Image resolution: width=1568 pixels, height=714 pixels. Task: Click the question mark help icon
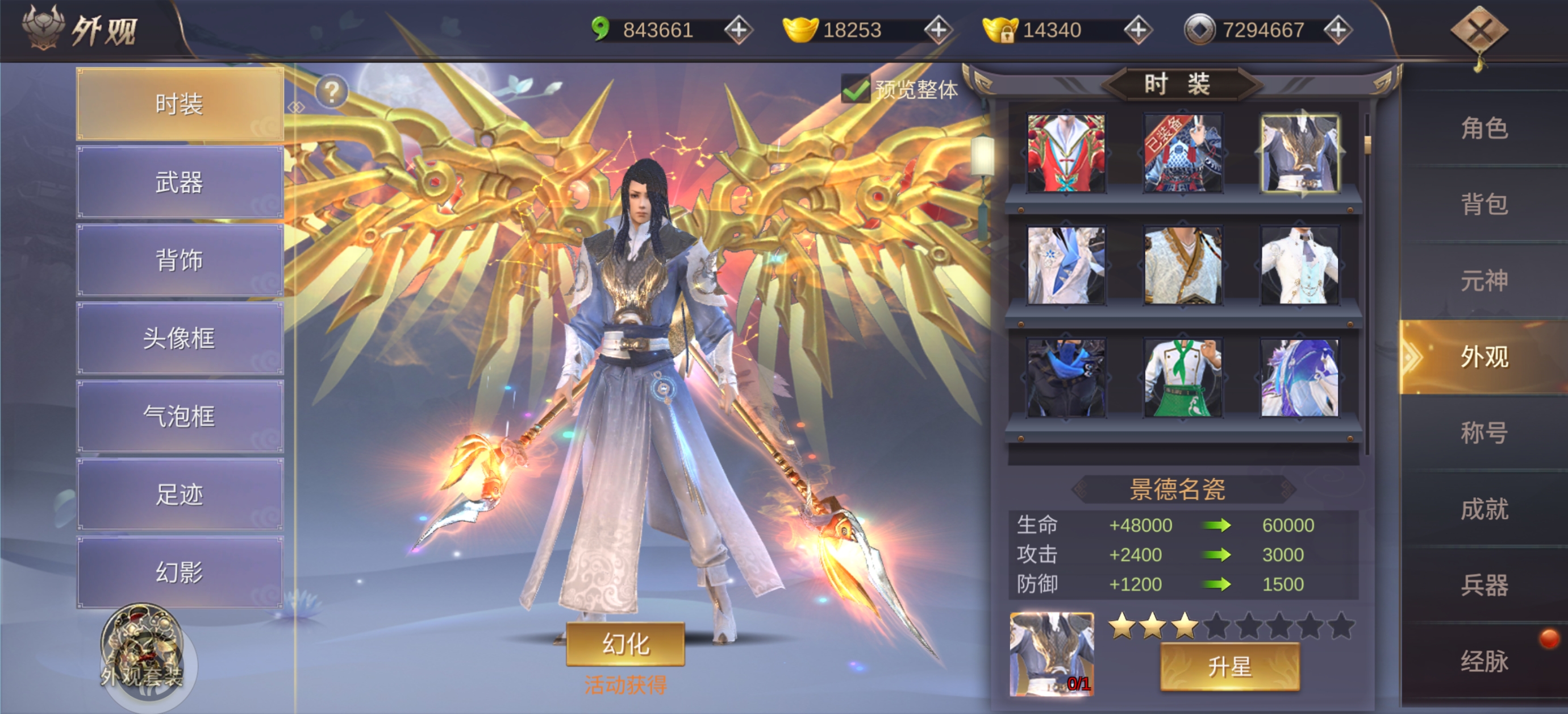tap(332, 92)
